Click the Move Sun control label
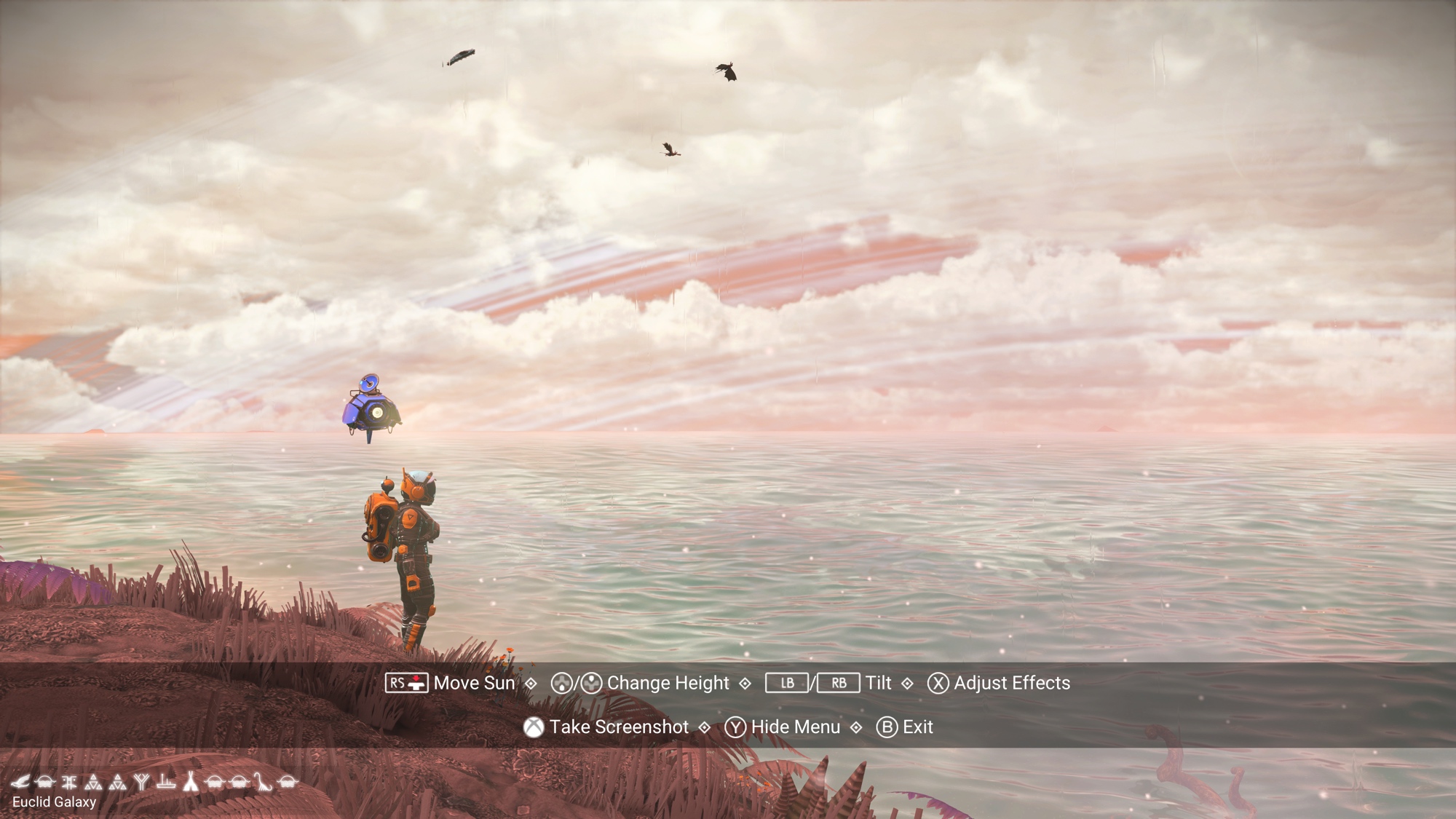 [x=474, y=683]
